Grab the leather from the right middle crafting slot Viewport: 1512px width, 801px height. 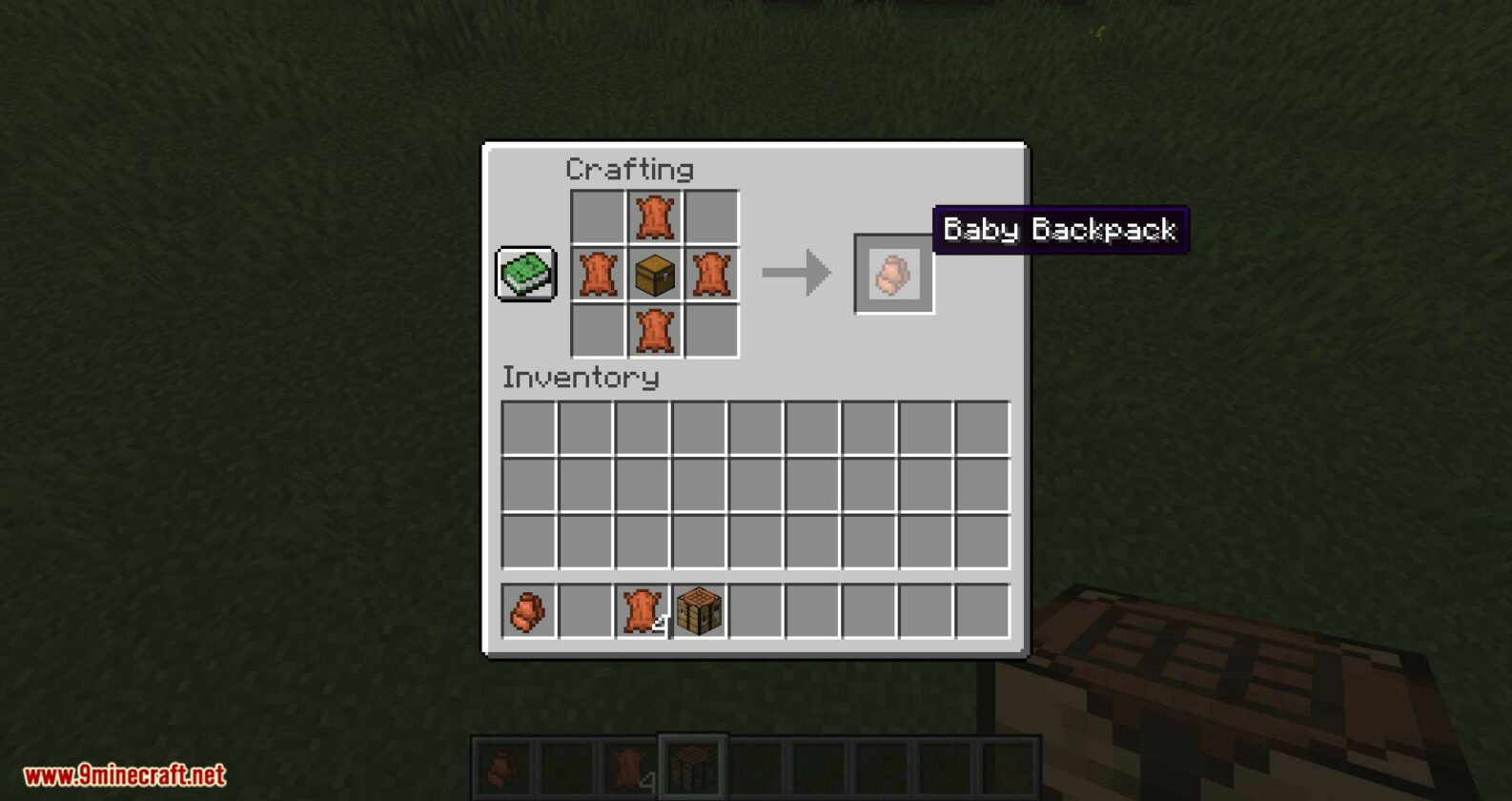click(x=713, y=275)
